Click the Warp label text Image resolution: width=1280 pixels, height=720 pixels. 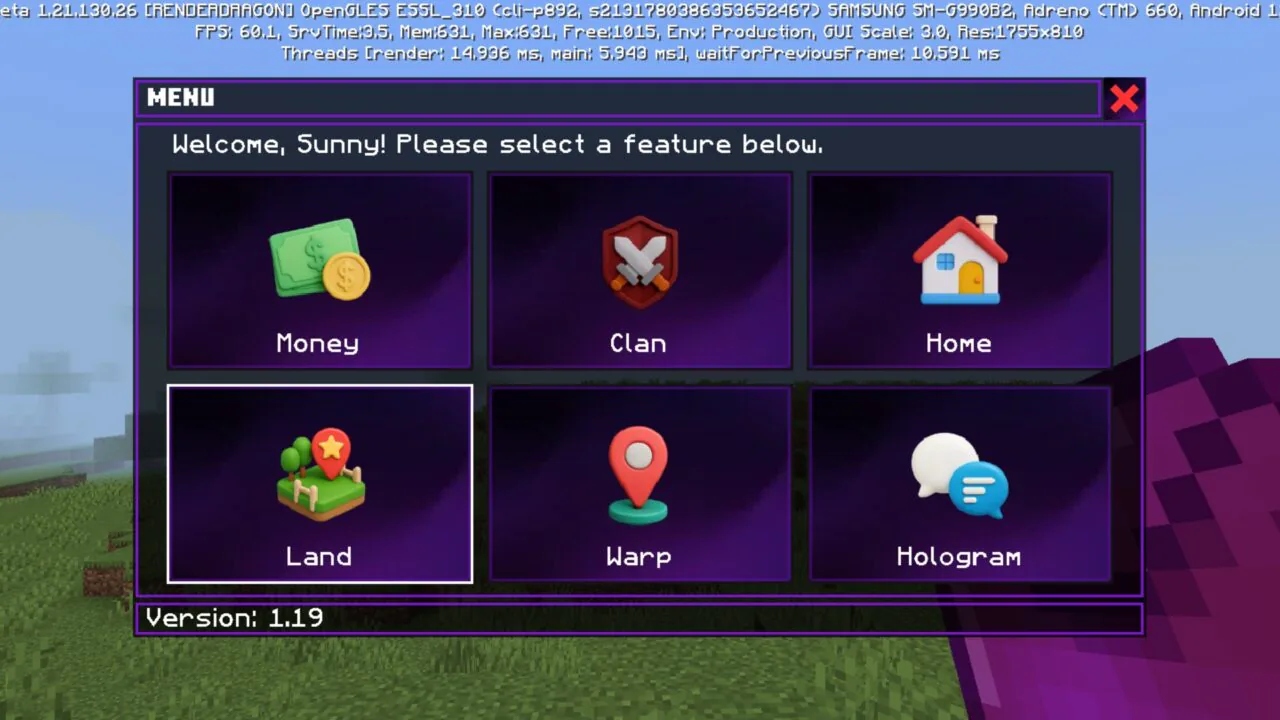(638, 557)
